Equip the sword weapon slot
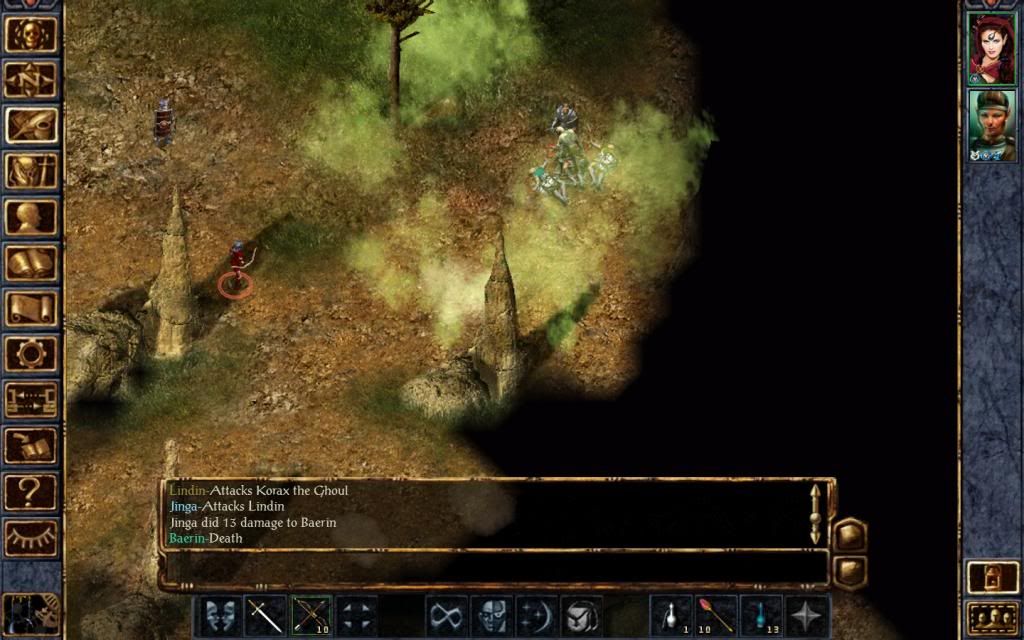The image size is (1024, 640). pyautogui.click(x=265, y=615)
